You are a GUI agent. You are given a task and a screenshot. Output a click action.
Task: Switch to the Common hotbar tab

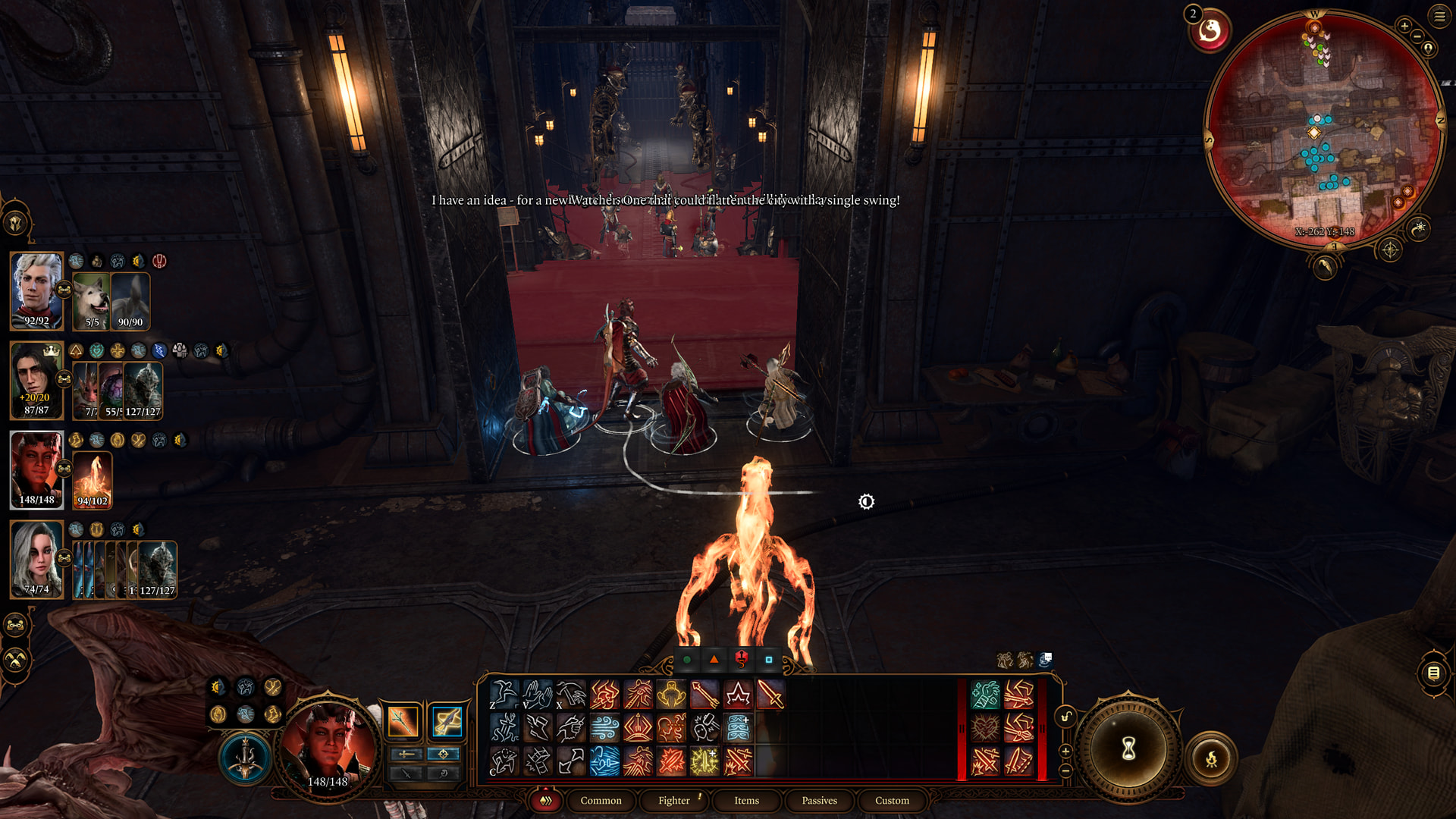[x=601, y=800]
